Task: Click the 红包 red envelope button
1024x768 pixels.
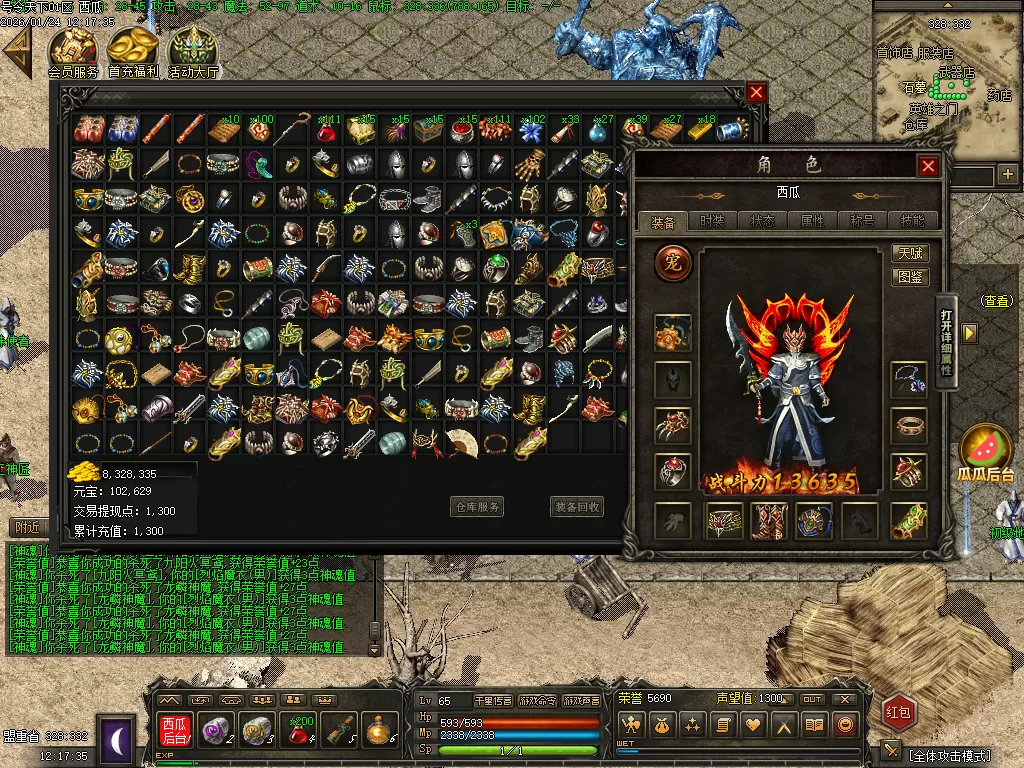Action: [x=899, y=712]
